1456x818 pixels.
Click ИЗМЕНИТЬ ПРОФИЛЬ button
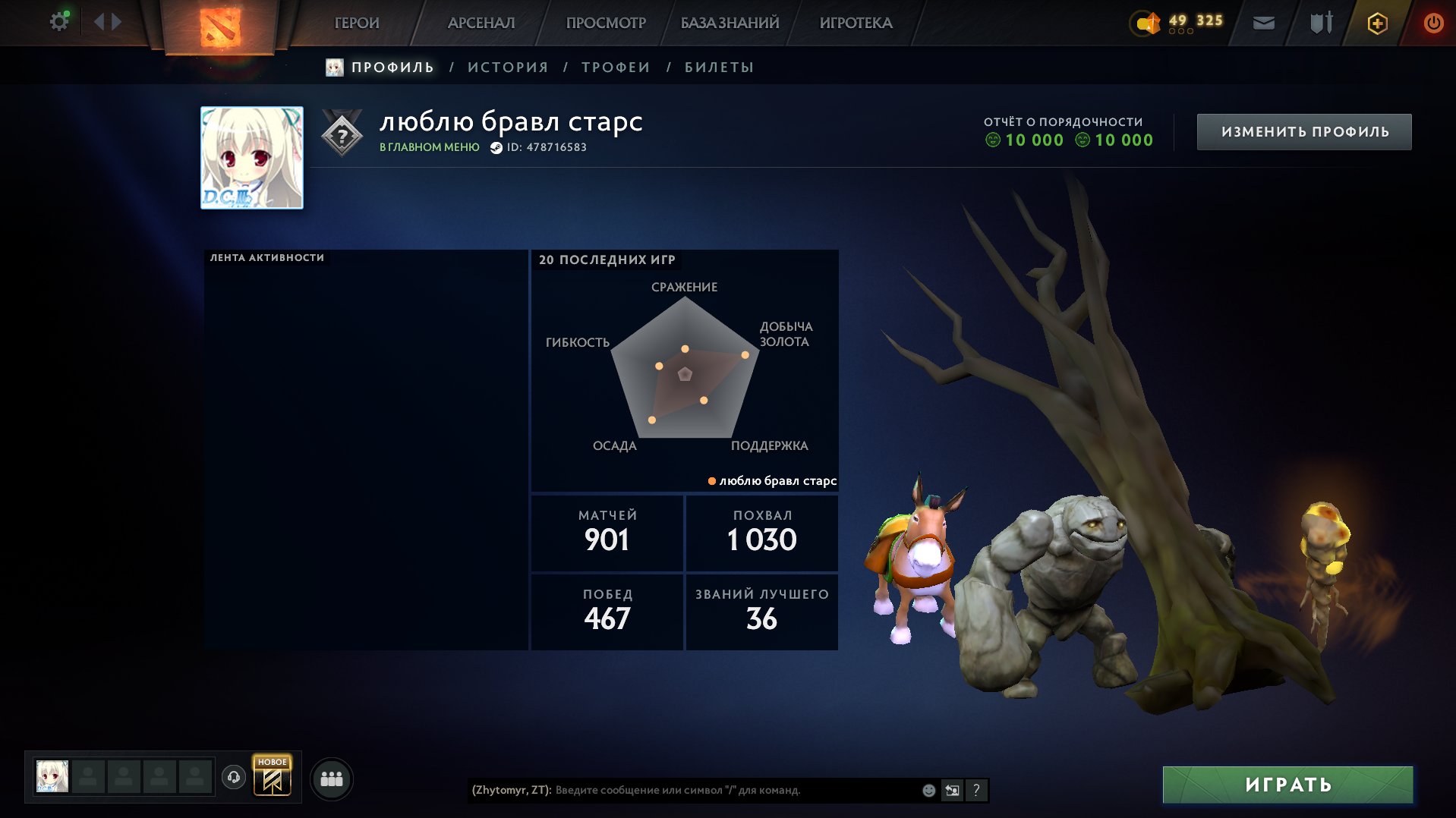1303,131
